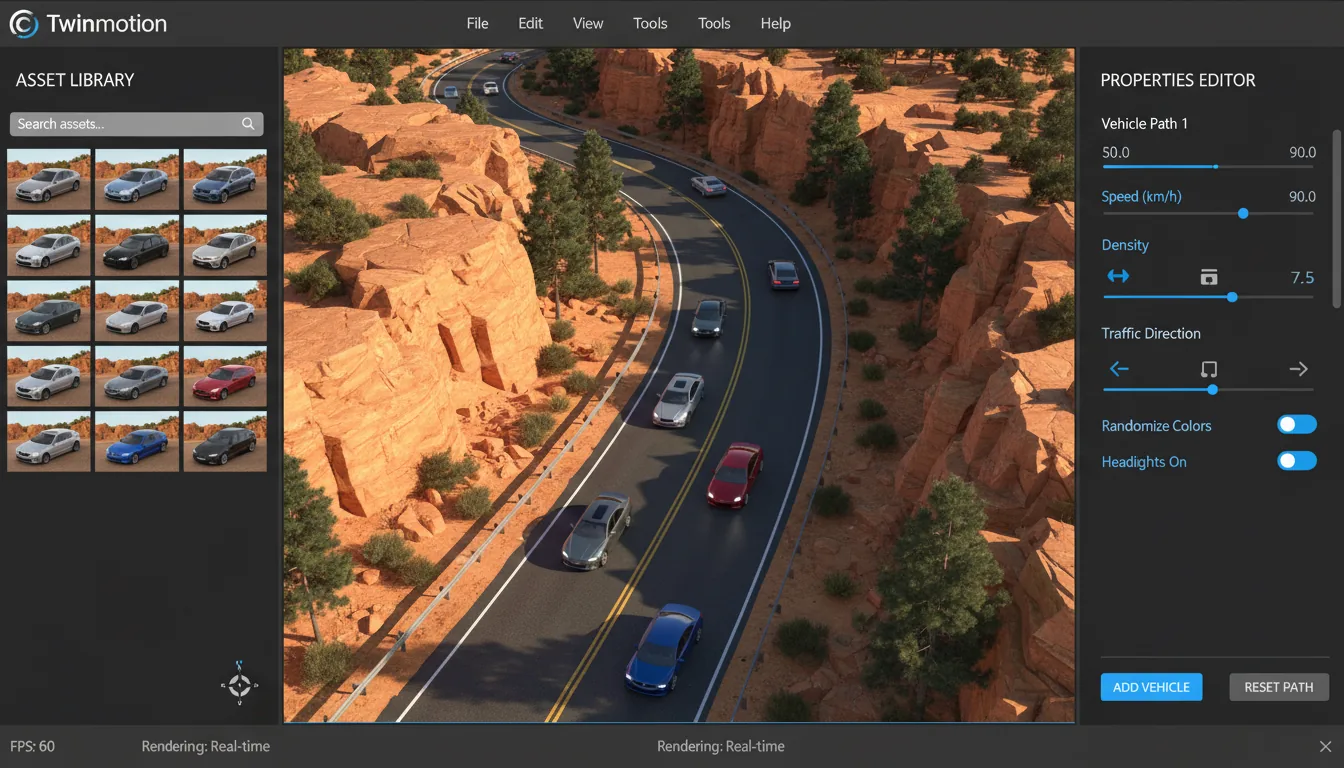The height and width of the screenshot is (768, 1344).
Task: Select the right arrow icon under Traffic Direction
Action: 1298,368
